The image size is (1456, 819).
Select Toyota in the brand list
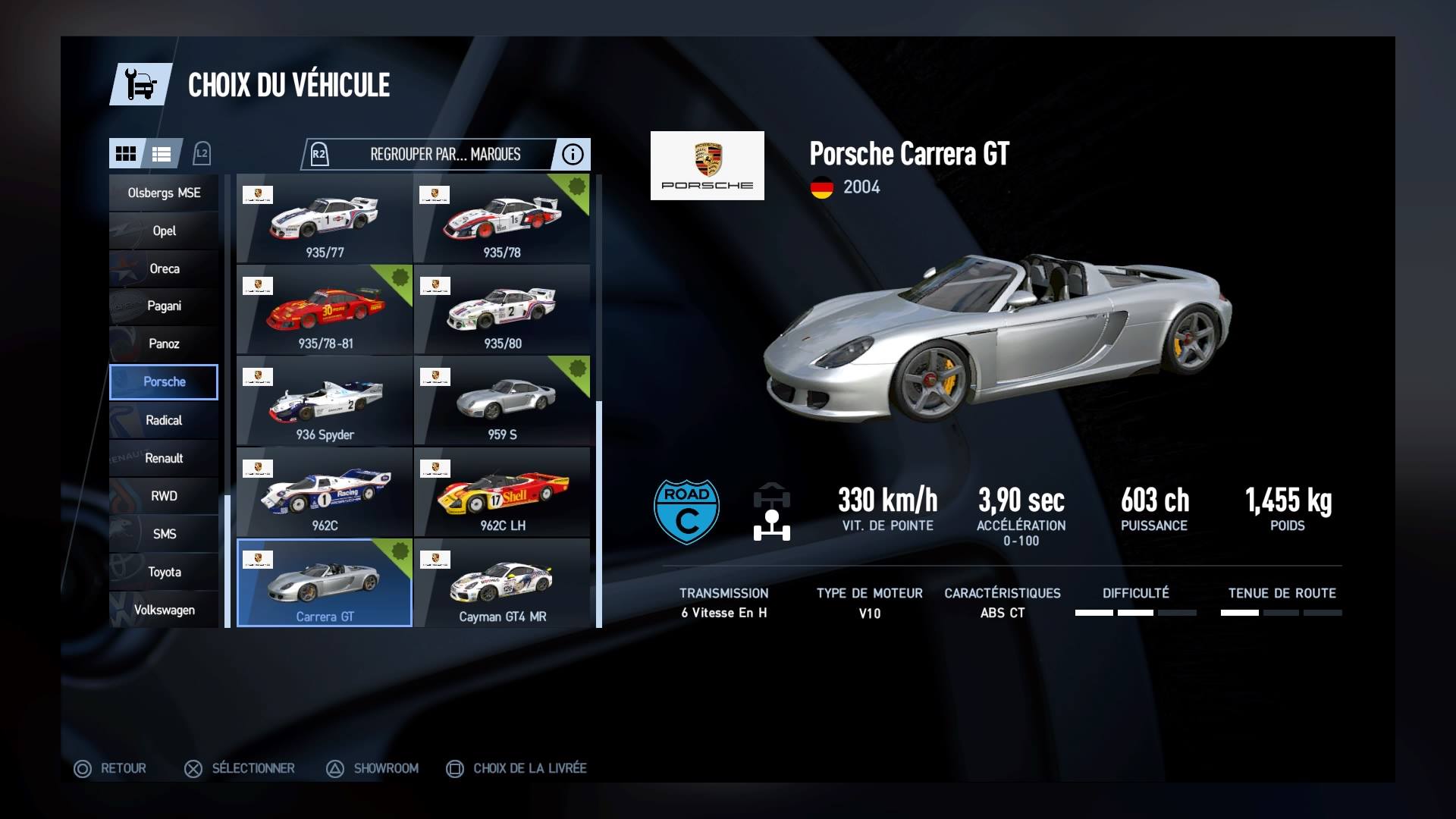[164, 572]
